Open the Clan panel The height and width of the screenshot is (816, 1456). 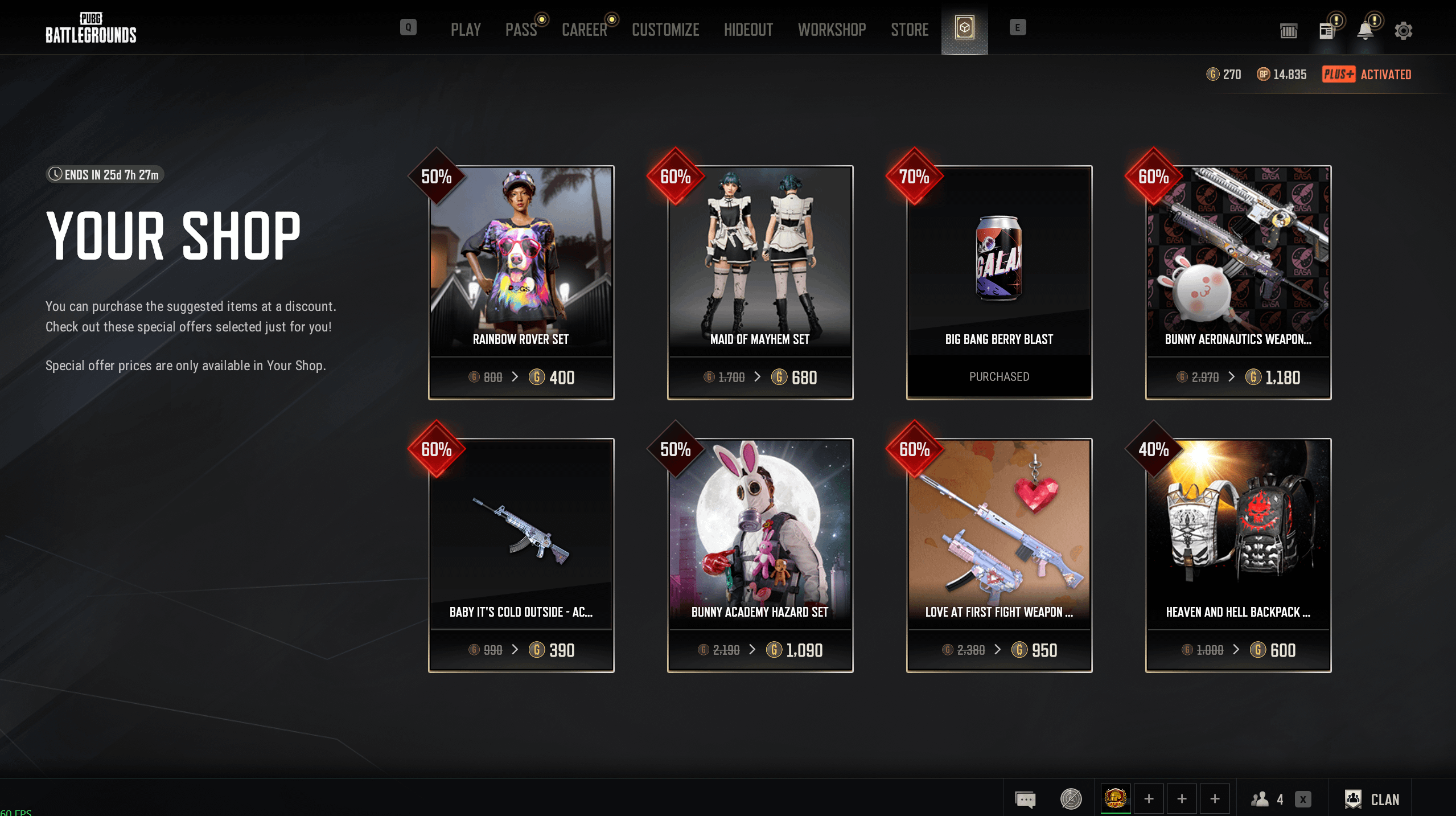(x=1372, y=799)
